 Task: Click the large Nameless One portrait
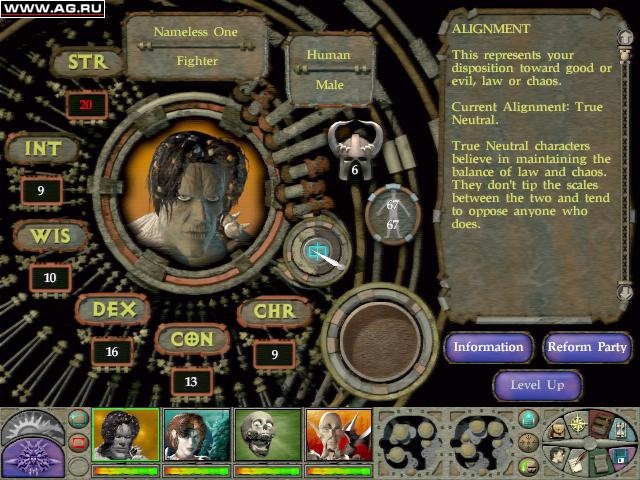point(199,198)
